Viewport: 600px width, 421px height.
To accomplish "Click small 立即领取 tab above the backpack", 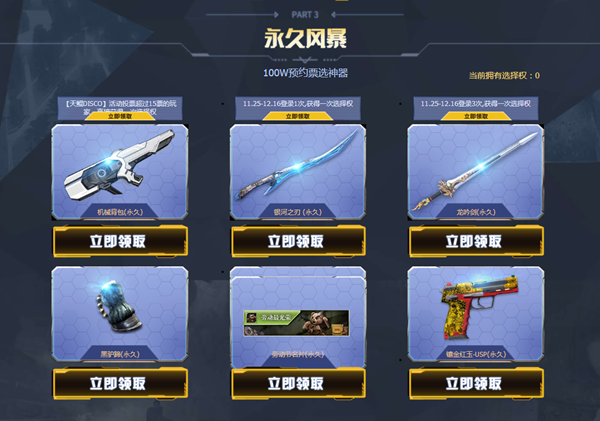I will point(117,116).
